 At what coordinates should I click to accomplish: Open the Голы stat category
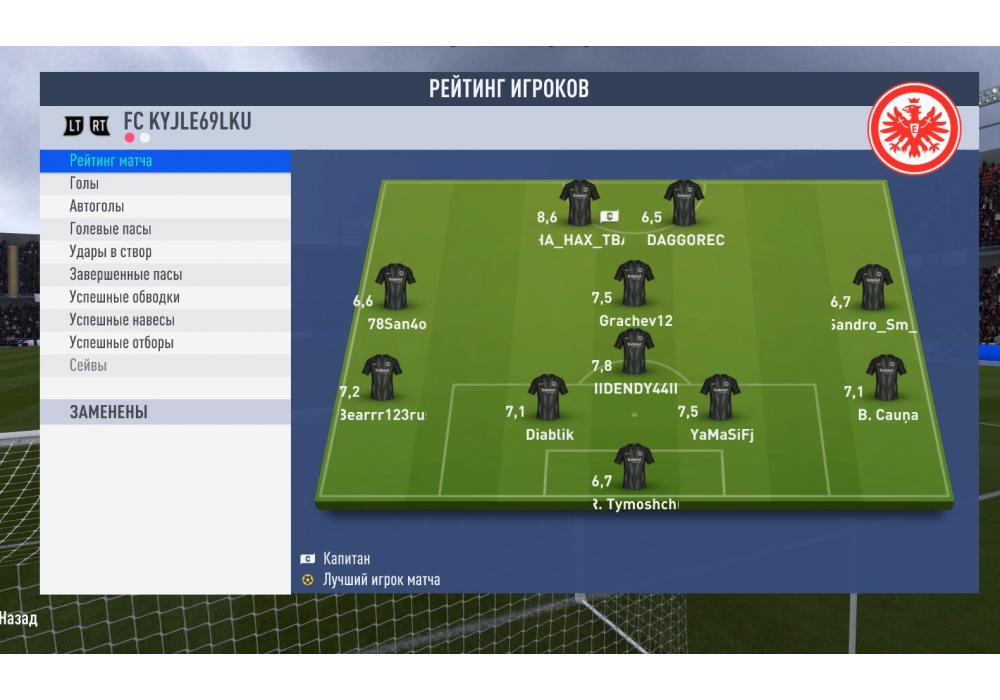click(x=84, y=184)
